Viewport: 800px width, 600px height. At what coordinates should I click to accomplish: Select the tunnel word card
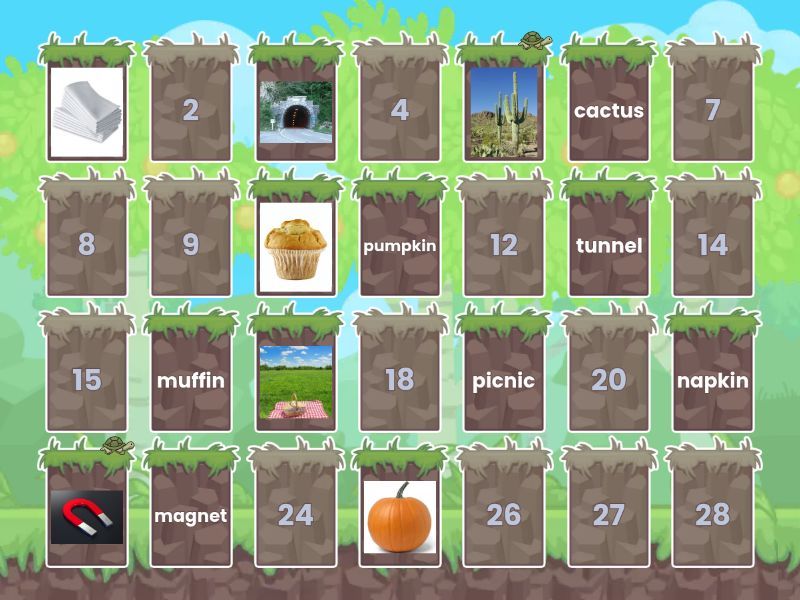tap(608, 245)
